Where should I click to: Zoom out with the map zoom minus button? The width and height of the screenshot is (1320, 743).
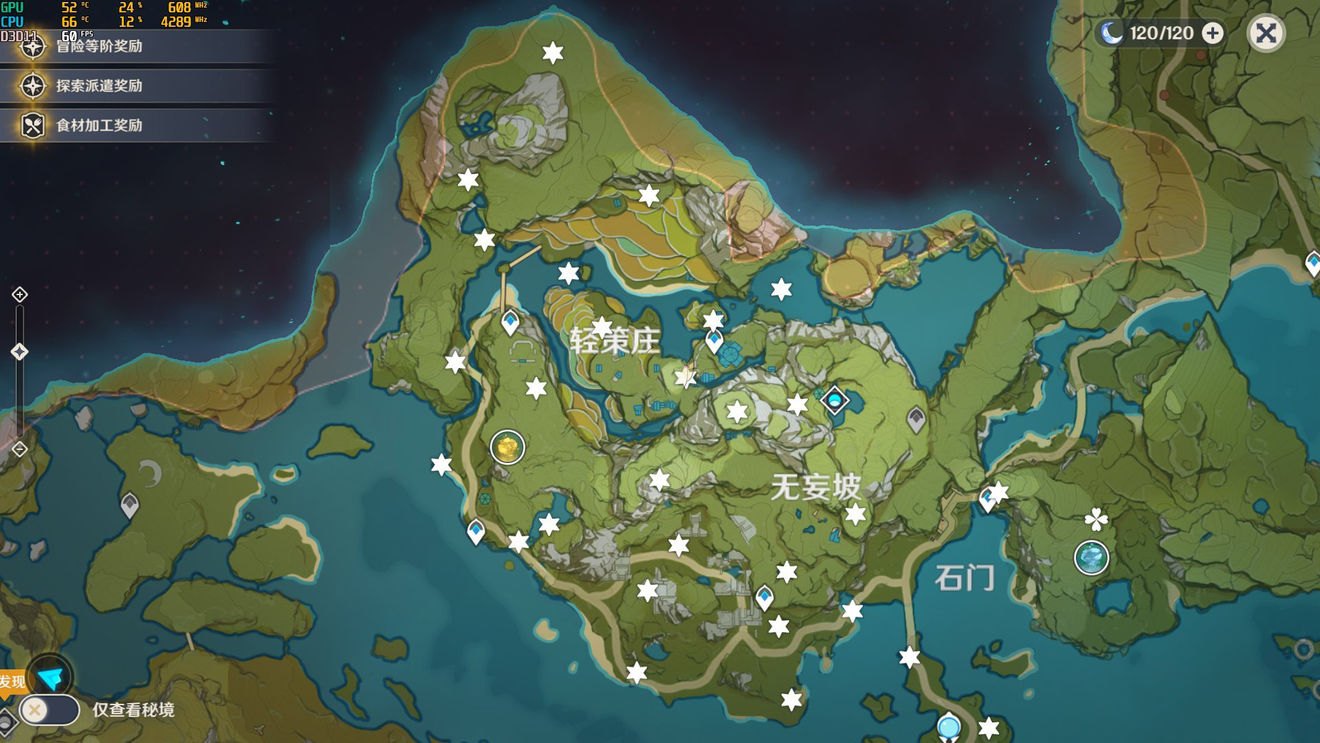[x=19, y=449]
